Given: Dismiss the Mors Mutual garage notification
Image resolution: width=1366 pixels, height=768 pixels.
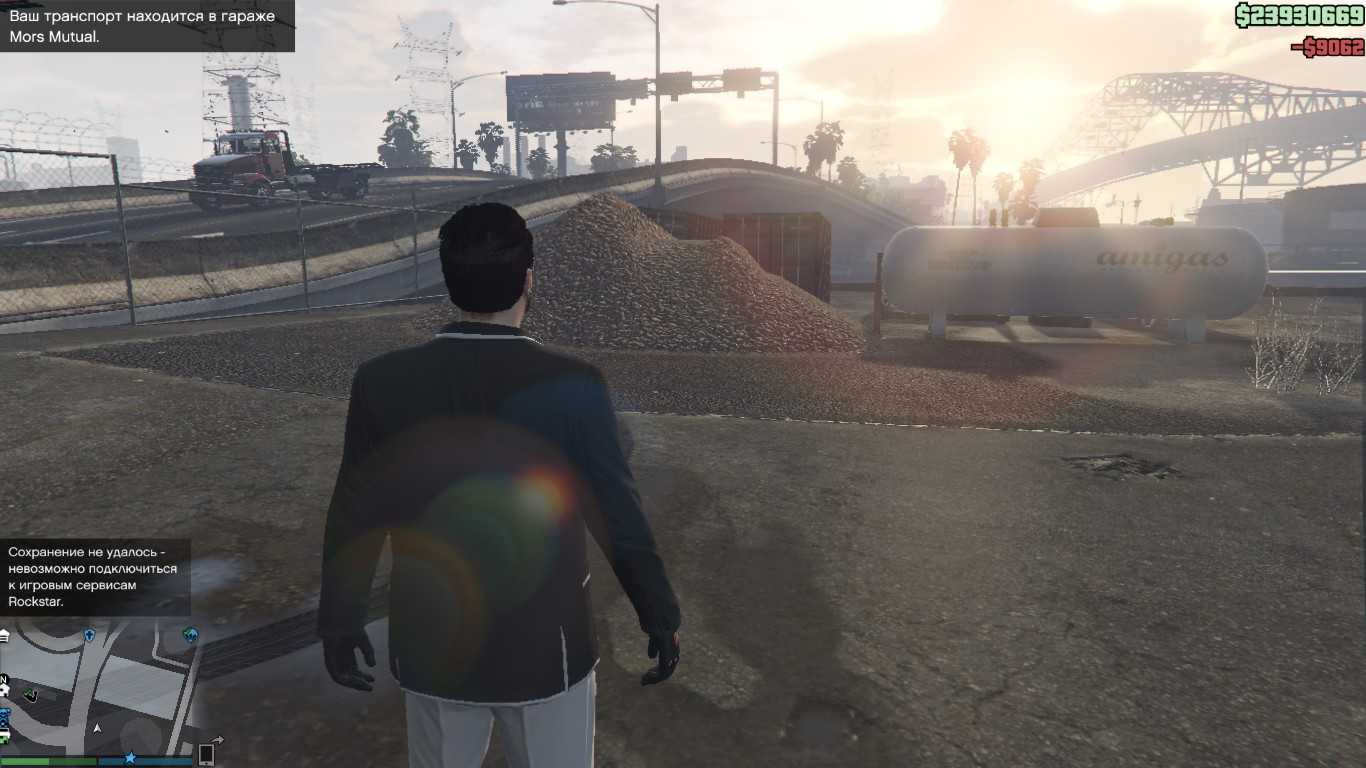Looking at the screenshot, I should [x=147, y=27].
